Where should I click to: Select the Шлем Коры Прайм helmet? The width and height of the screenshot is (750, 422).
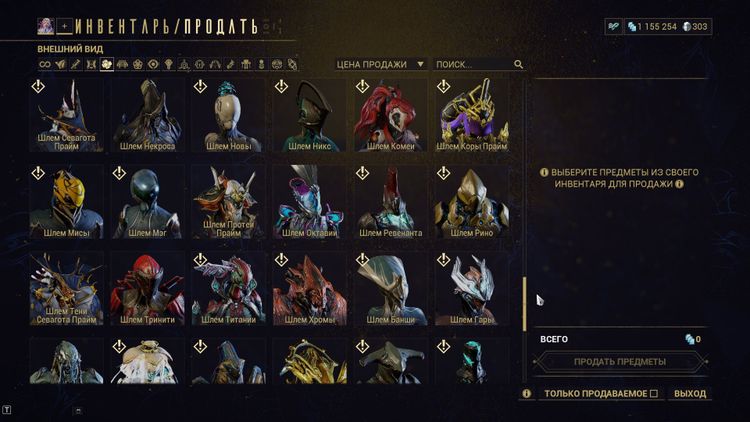pyautogui.click(x=473, y=115)
